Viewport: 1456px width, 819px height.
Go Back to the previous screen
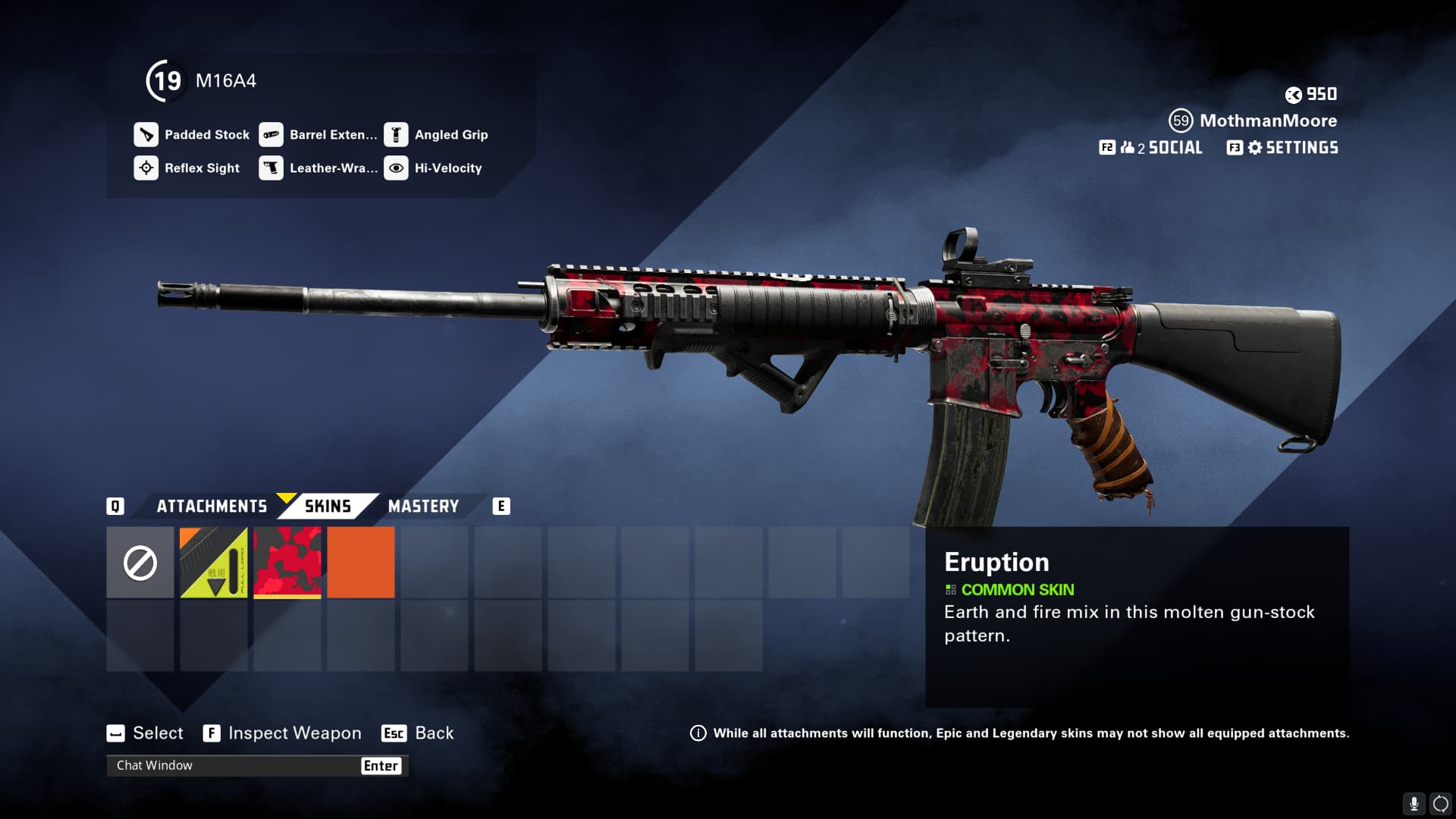419,733
